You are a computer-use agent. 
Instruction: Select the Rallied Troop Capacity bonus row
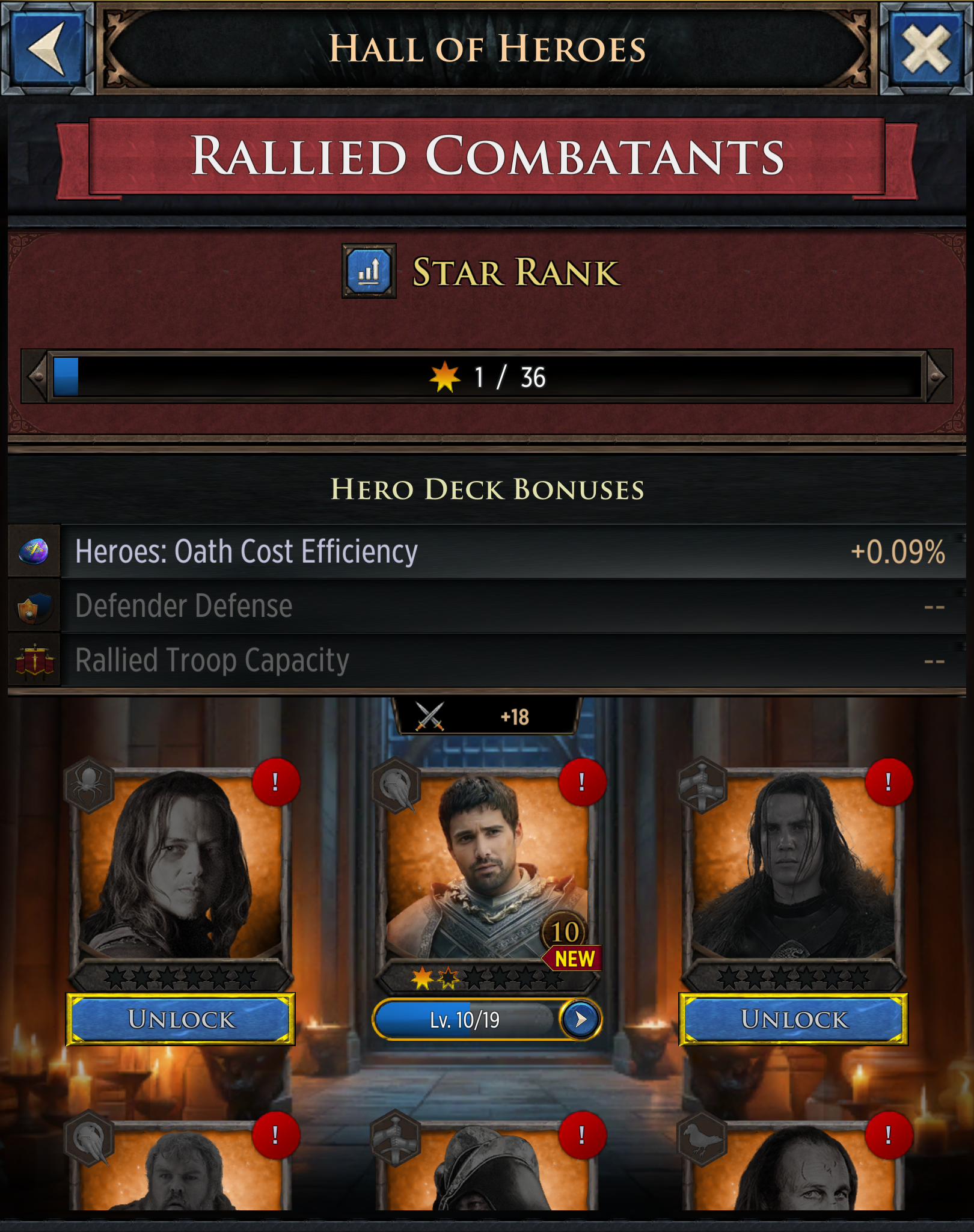coord(487,660)
